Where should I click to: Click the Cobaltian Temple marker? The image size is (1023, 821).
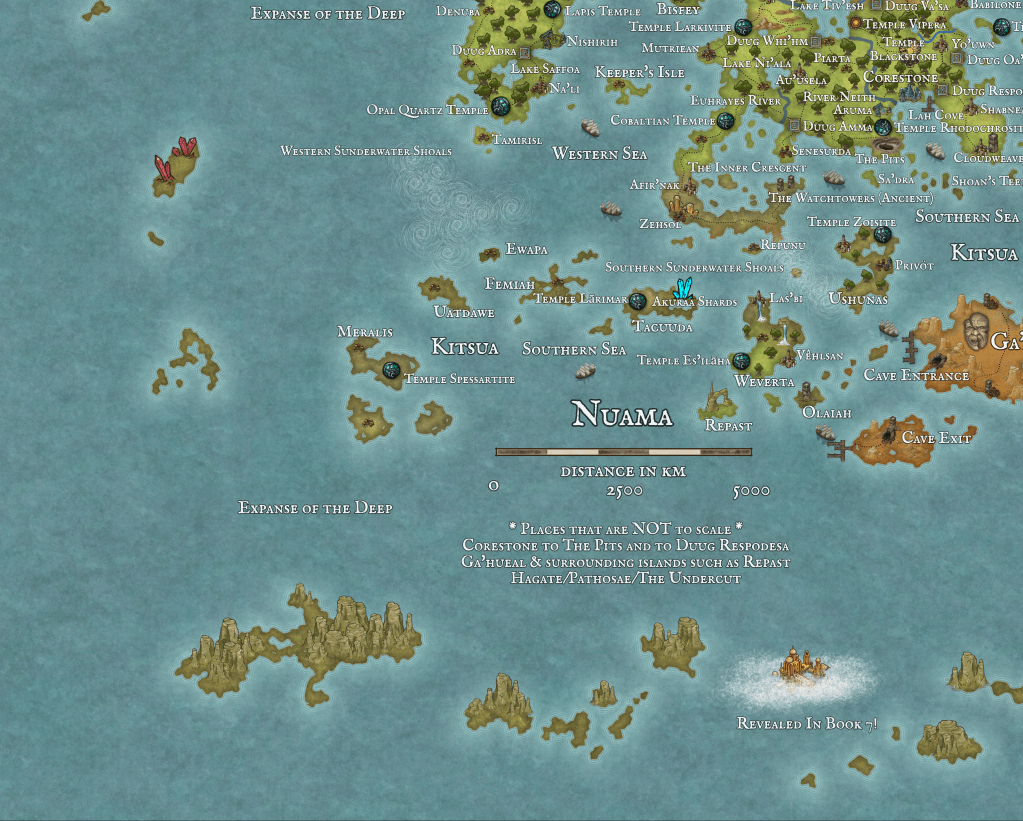[x=726, y=121]
